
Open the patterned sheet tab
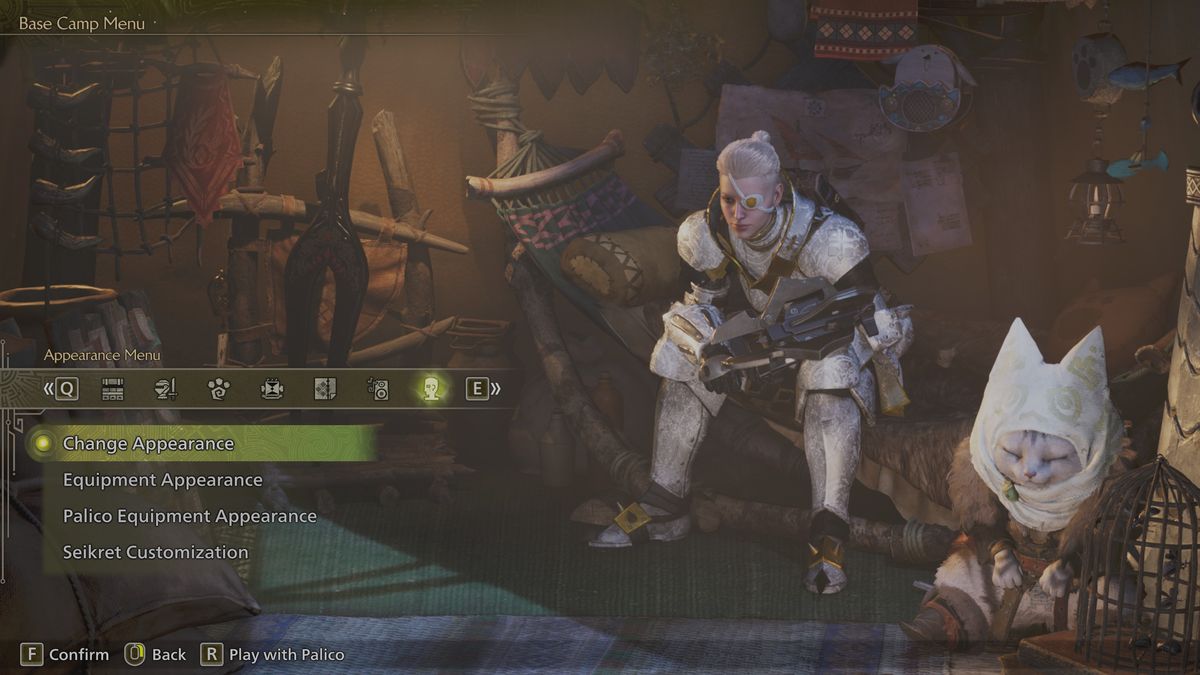pos(325,389)
